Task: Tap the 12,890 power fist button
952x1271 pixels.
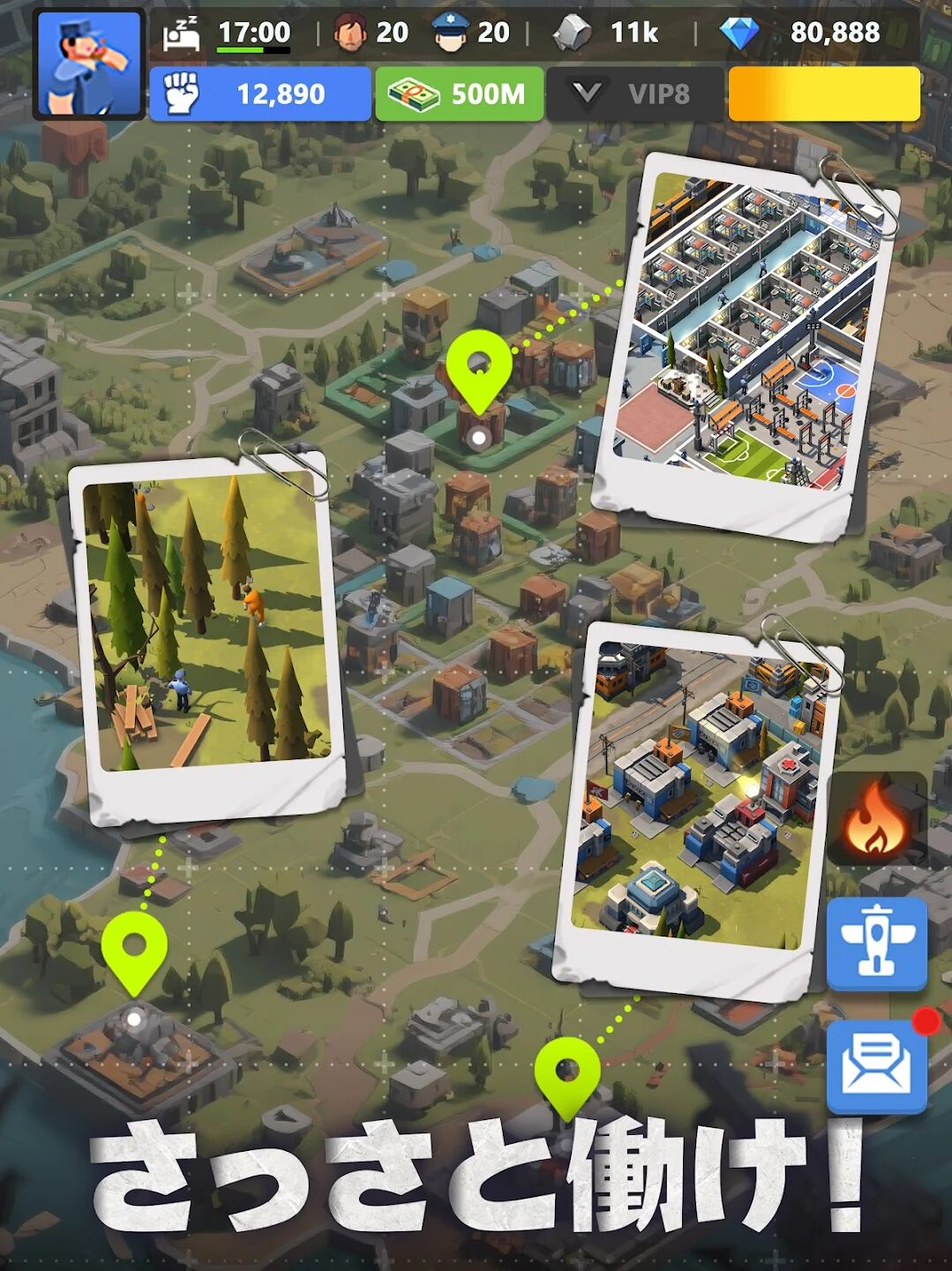Action: [259, 94]
